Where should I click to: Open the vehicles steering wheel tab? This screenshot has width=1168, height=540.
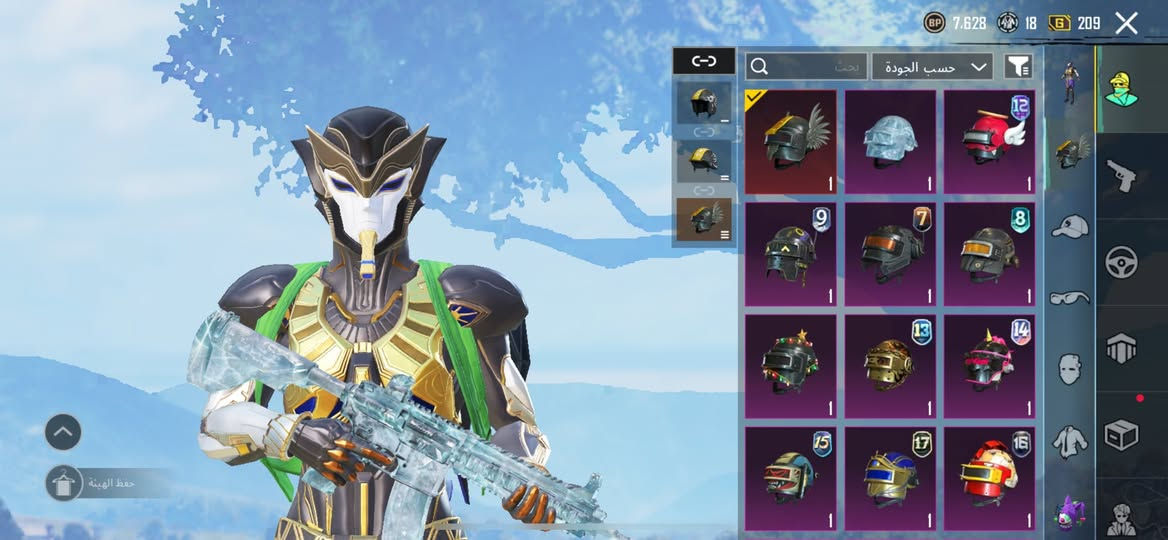pyautogui.click(x=1121, y=262)
